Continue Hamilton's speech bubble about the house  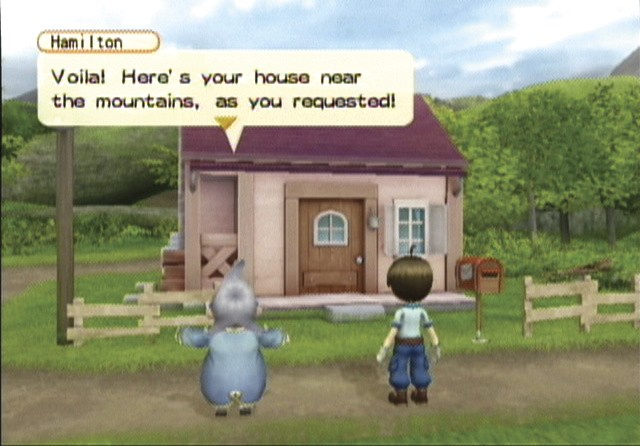pyautogui.click(x=225, y=88)
